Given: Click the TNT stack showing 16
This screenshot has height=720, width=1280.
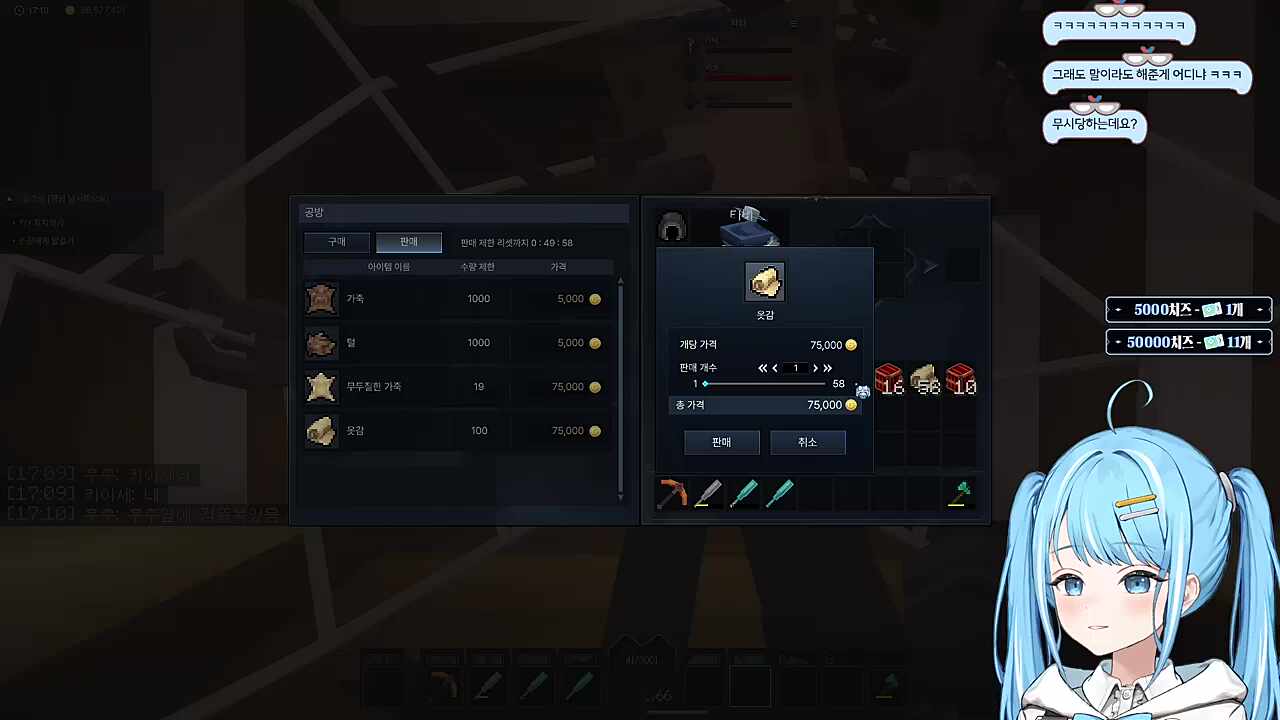Looking at the screenshot, I should tap(887, 380).
